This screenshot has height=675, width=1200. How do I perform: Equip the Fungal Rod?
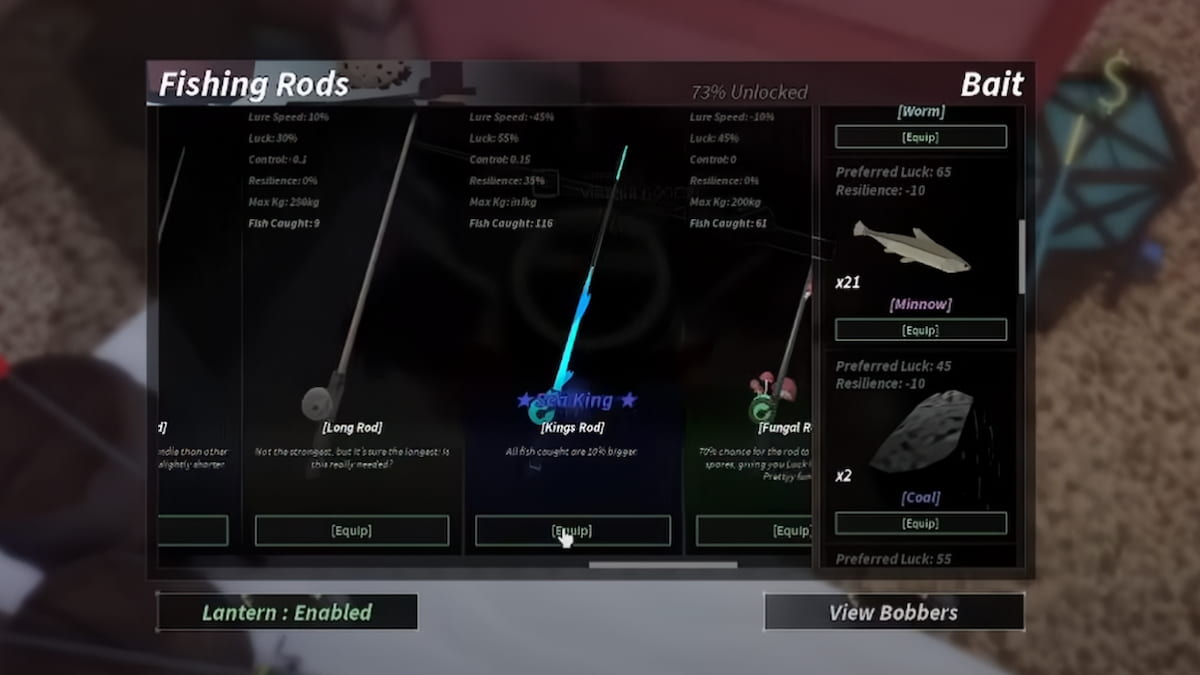click(754, 531)
